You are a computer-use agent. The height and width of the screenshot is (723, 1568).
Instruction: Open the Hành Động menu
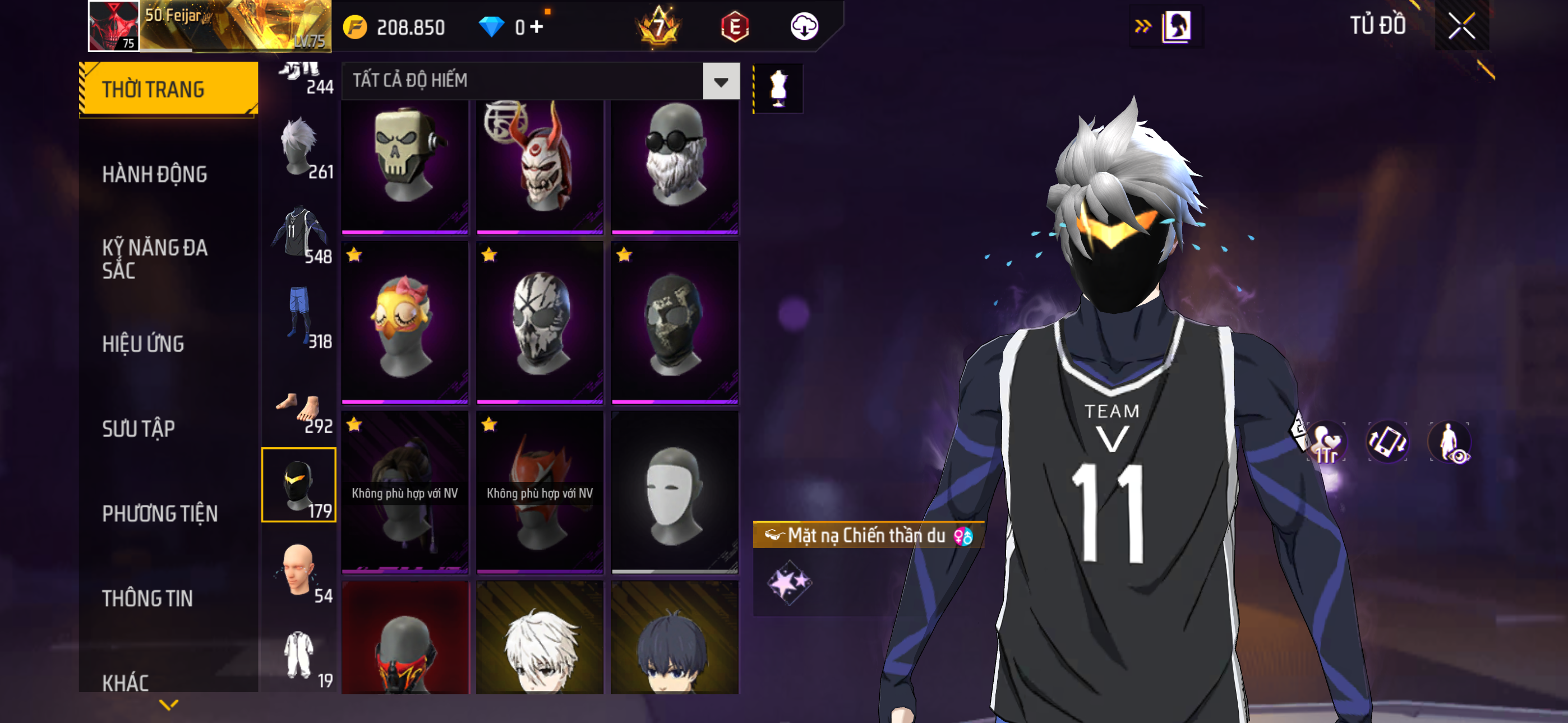click(155, 175)
